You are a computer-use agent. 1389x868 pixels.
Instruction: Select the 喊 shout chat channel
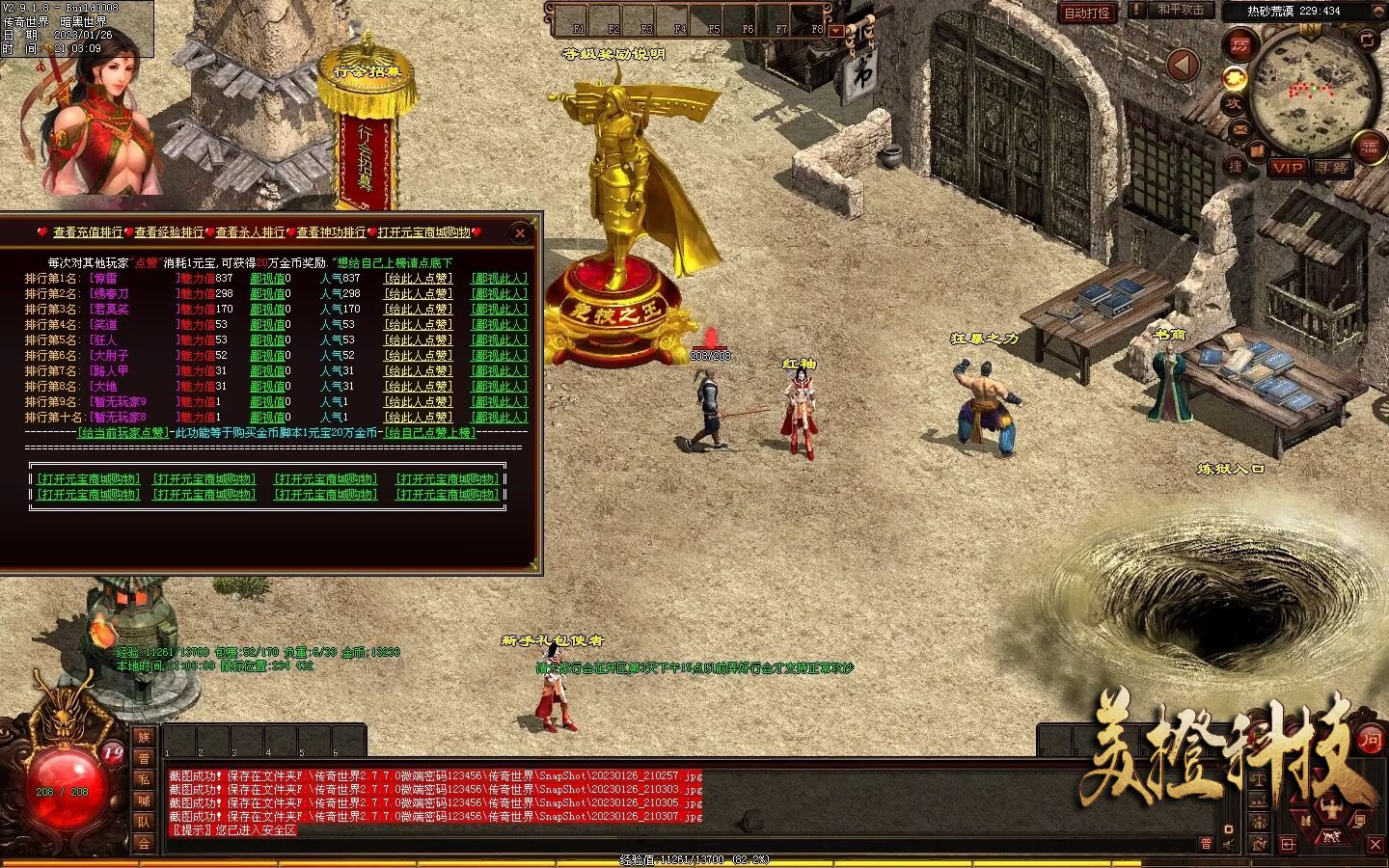click(144, 800)
